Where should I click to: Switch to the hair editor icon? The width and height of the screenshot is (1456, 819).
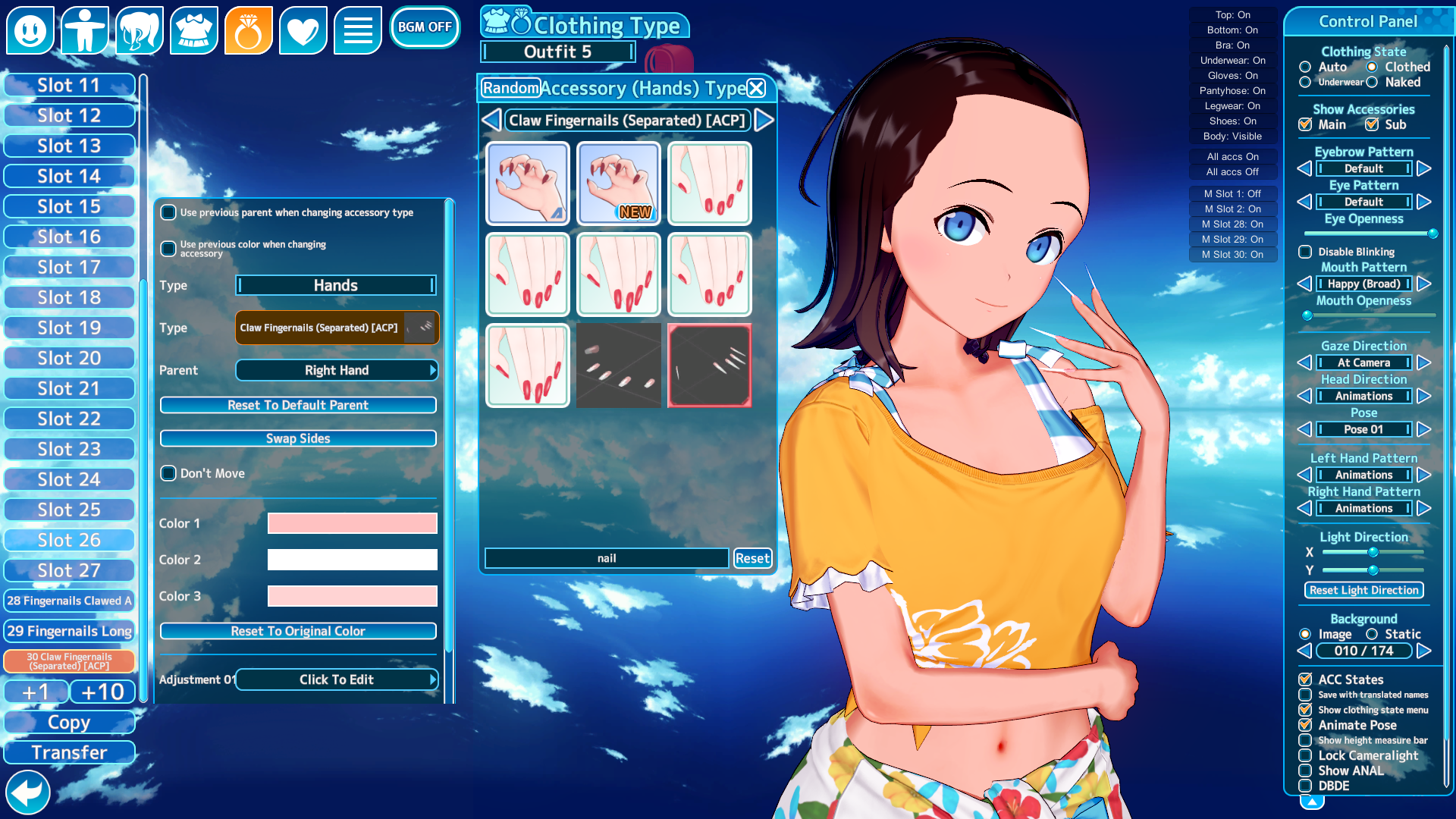click(140, 30)
